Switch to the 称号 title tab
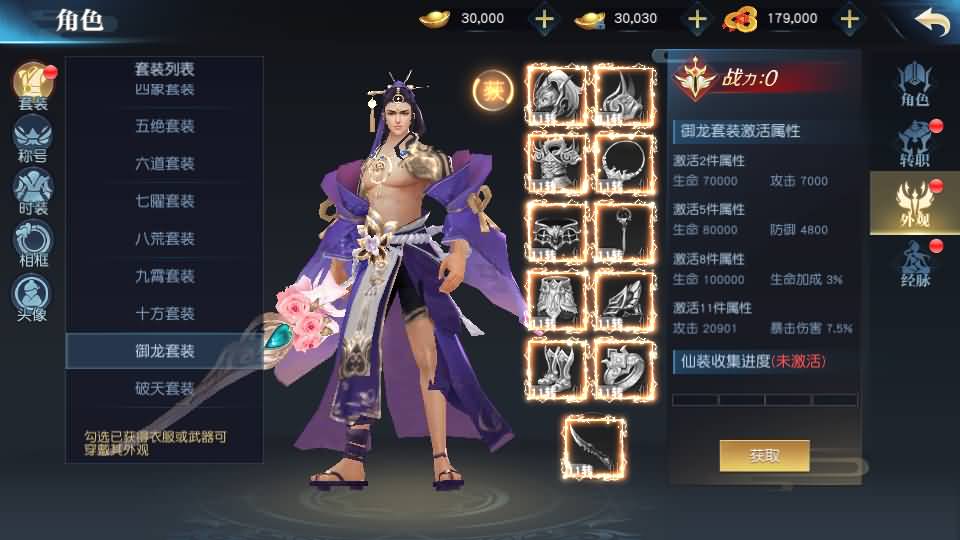 coord(32,138)
